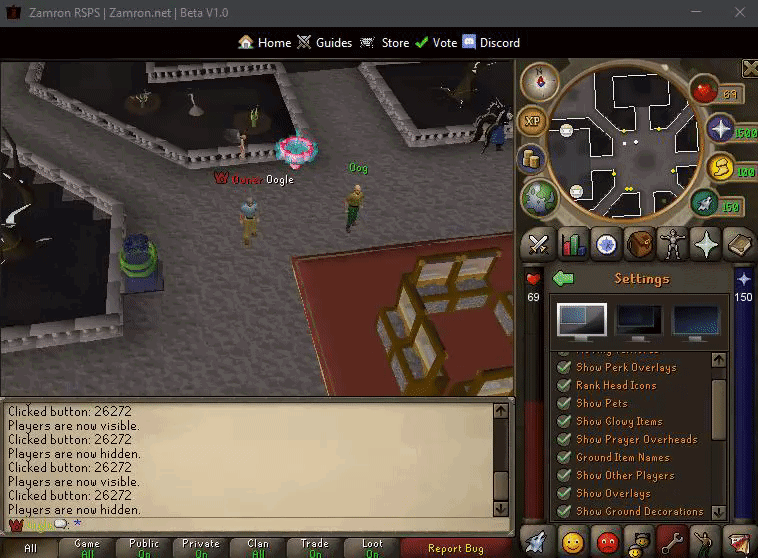Go back with the green arrow
Image resolution: width=758 pixels, height=558 pixels.
[563, 279]
